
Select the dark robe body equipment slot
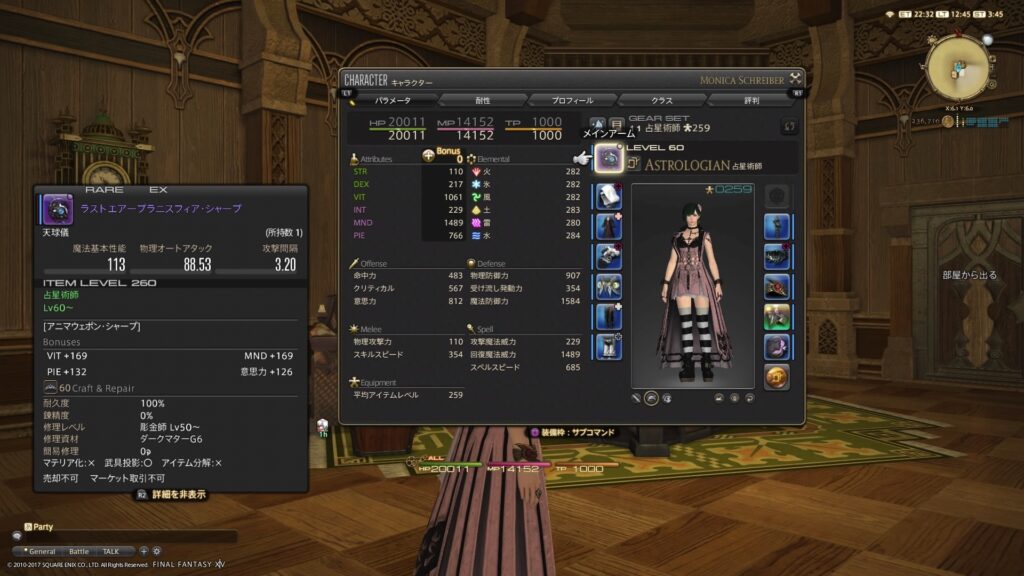[609, 227]
